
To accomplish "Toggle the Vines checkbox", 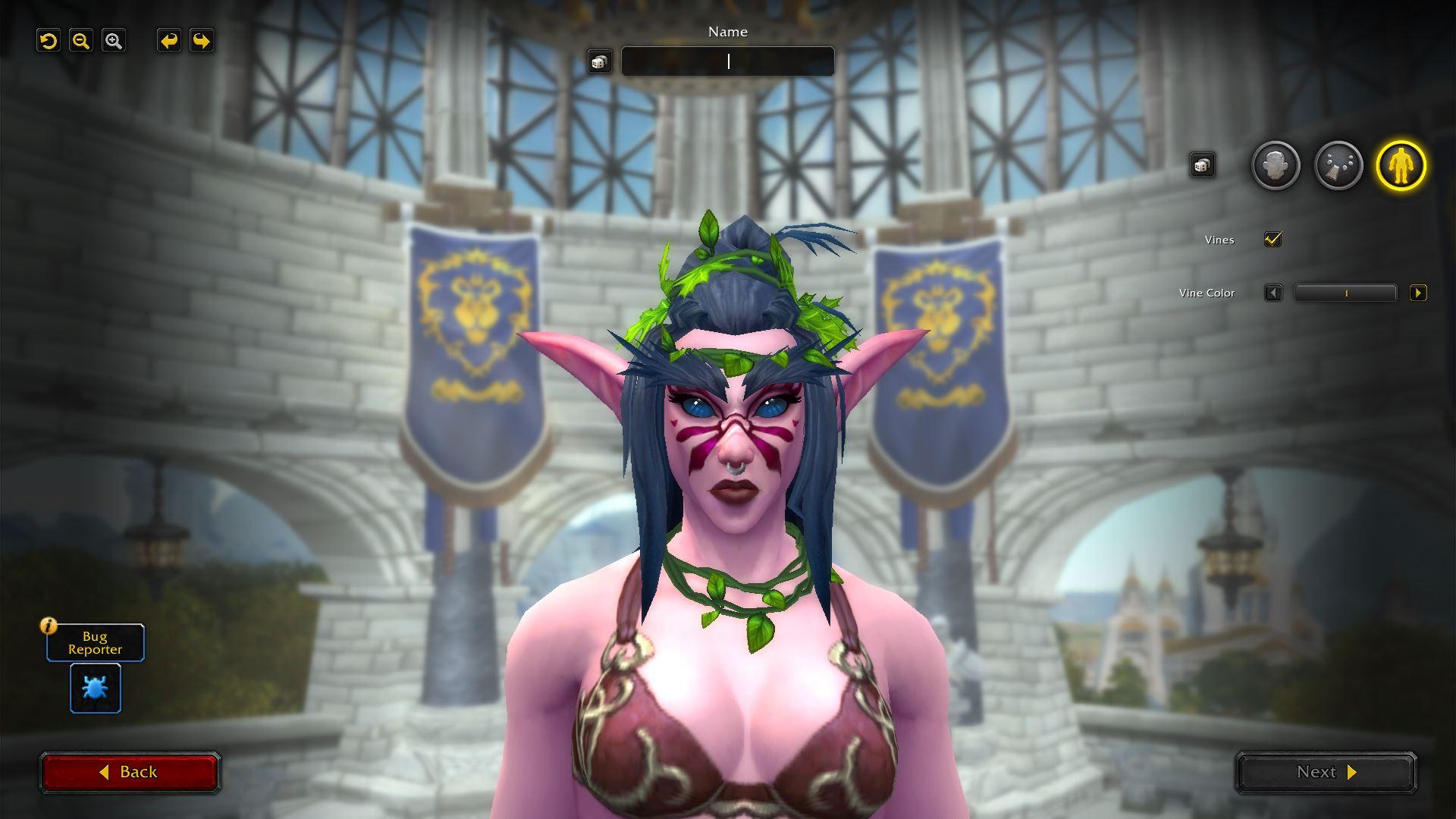I will point(1272,240).
